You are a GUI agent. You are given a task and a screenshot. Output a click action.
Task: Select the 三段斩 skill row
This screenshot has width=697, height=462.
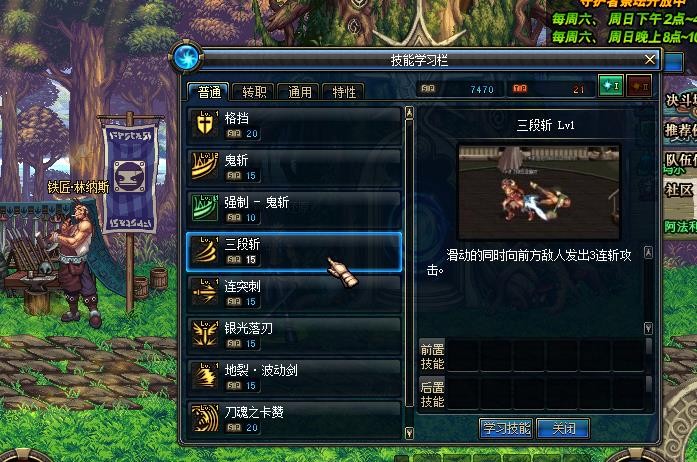click(294, 251)
